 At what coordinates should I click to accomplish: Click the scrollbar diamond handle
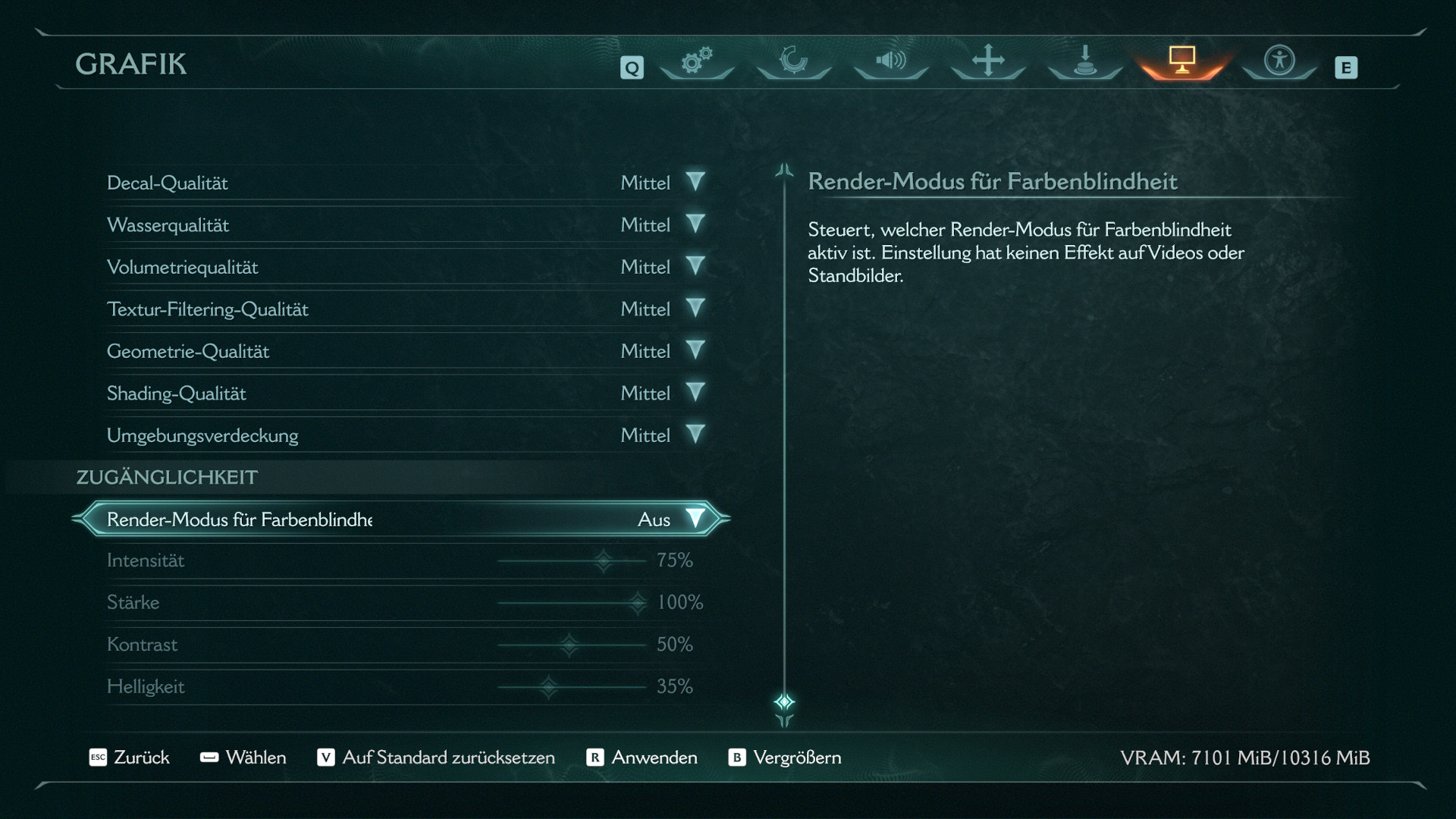pos(784,701)
